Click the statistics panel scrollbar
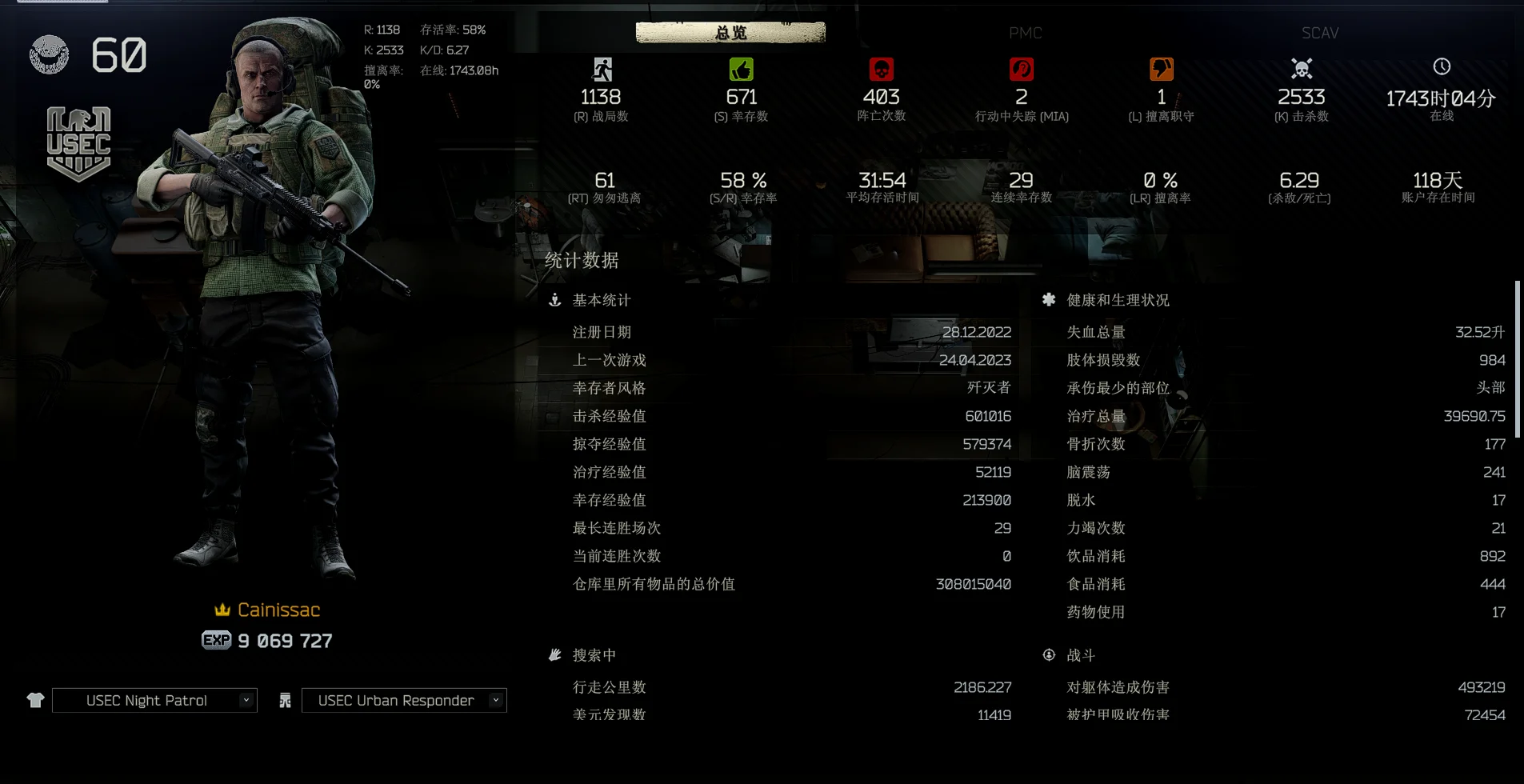The width and height of the screenshot is (1524, 784). coord(1517,360)
